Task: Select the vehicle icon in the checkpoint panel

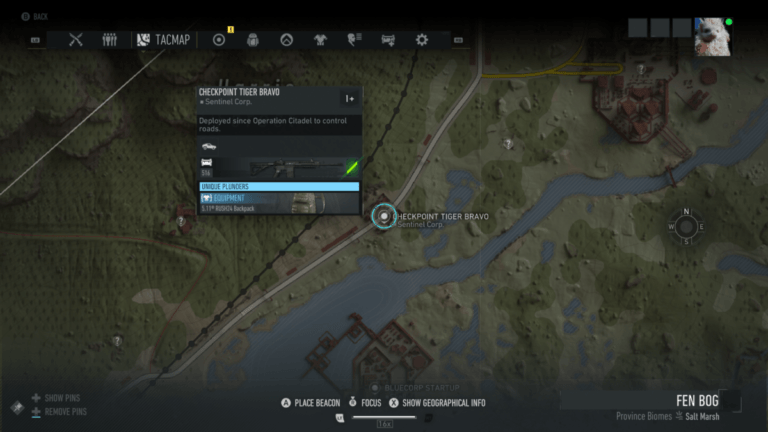Action: (208, 145)
